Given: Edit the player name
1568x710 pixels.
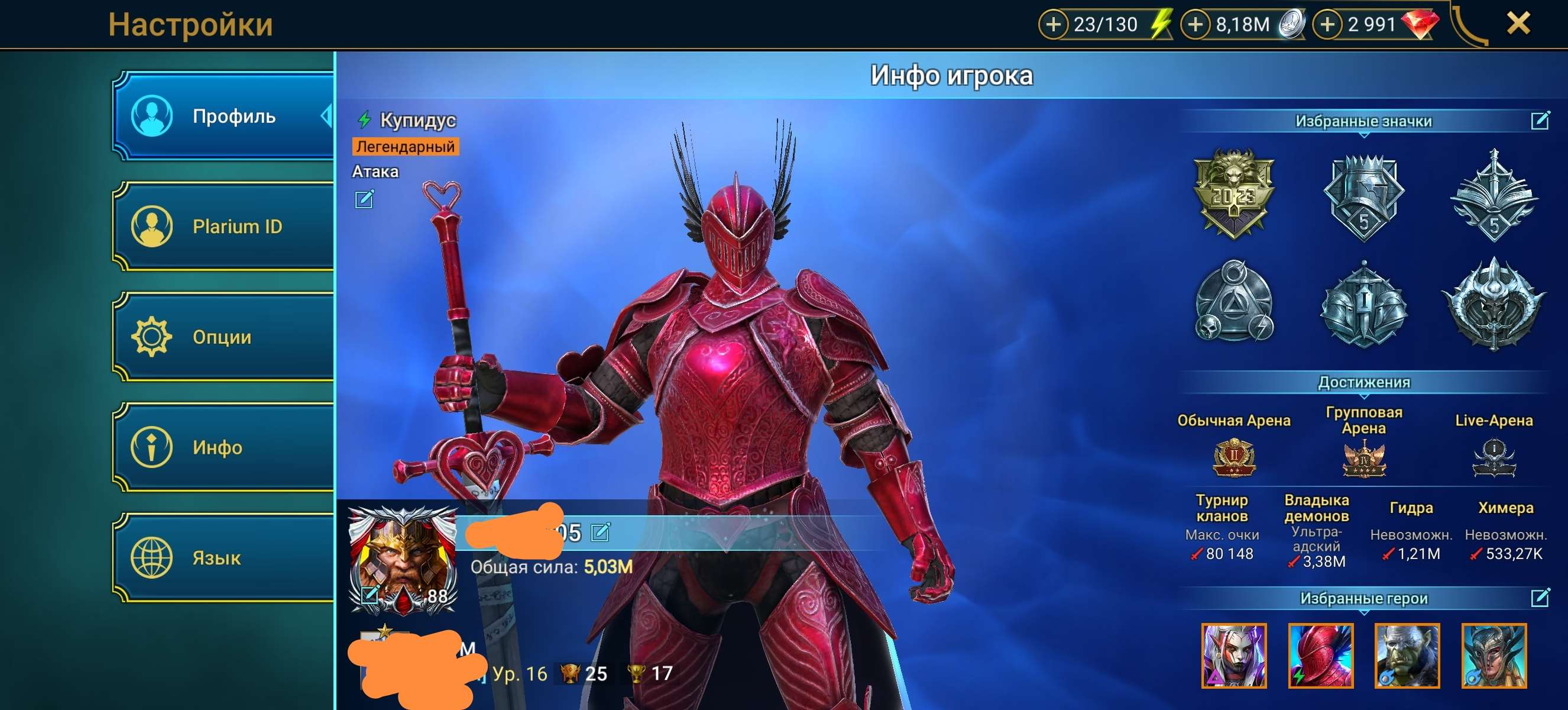Looking at the screenshot, I should pyautogui.click(x=600, y=532).
